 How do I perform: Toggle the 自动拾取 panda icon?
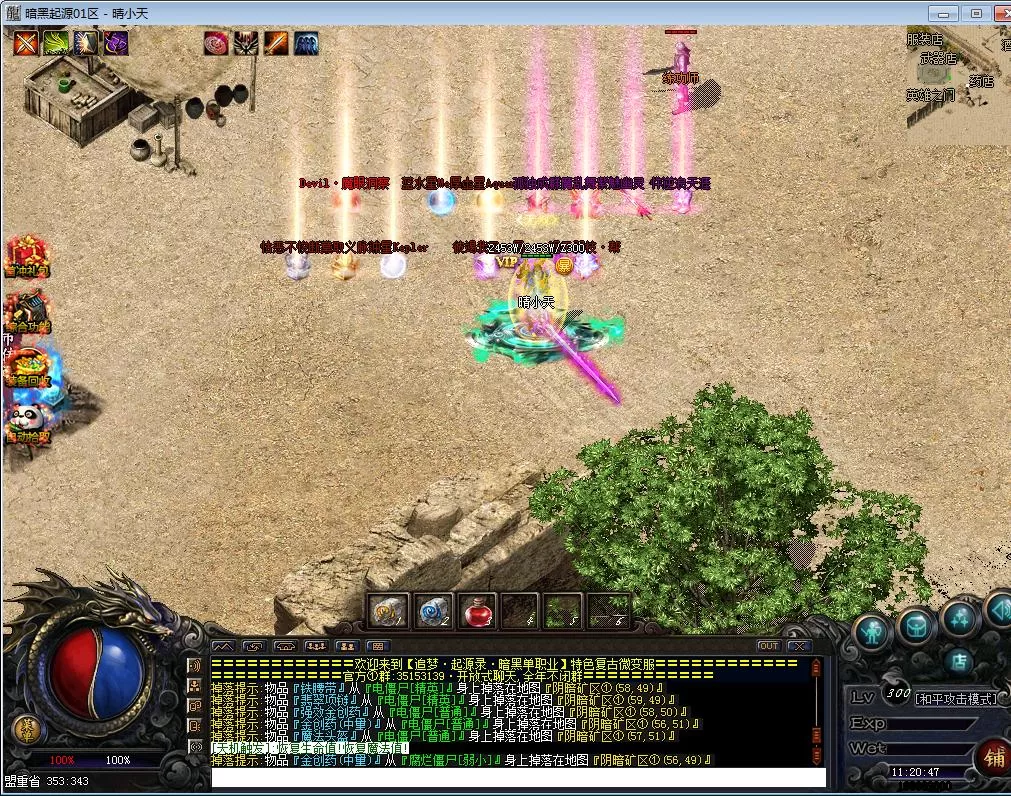27,421
